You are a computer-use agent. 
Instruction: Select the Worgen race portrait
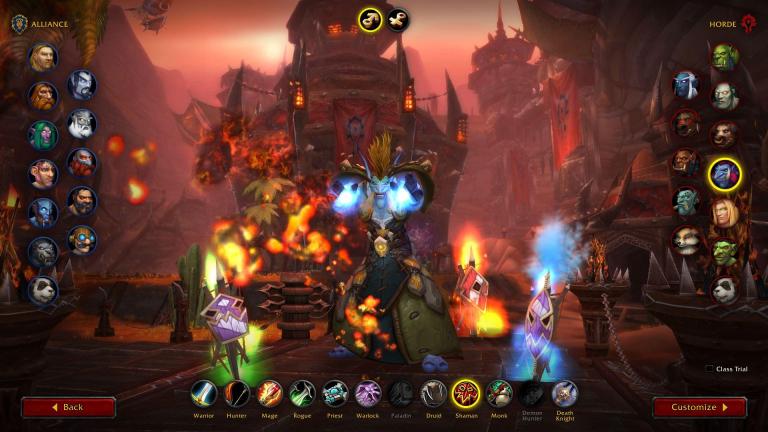tap(43, 251)
